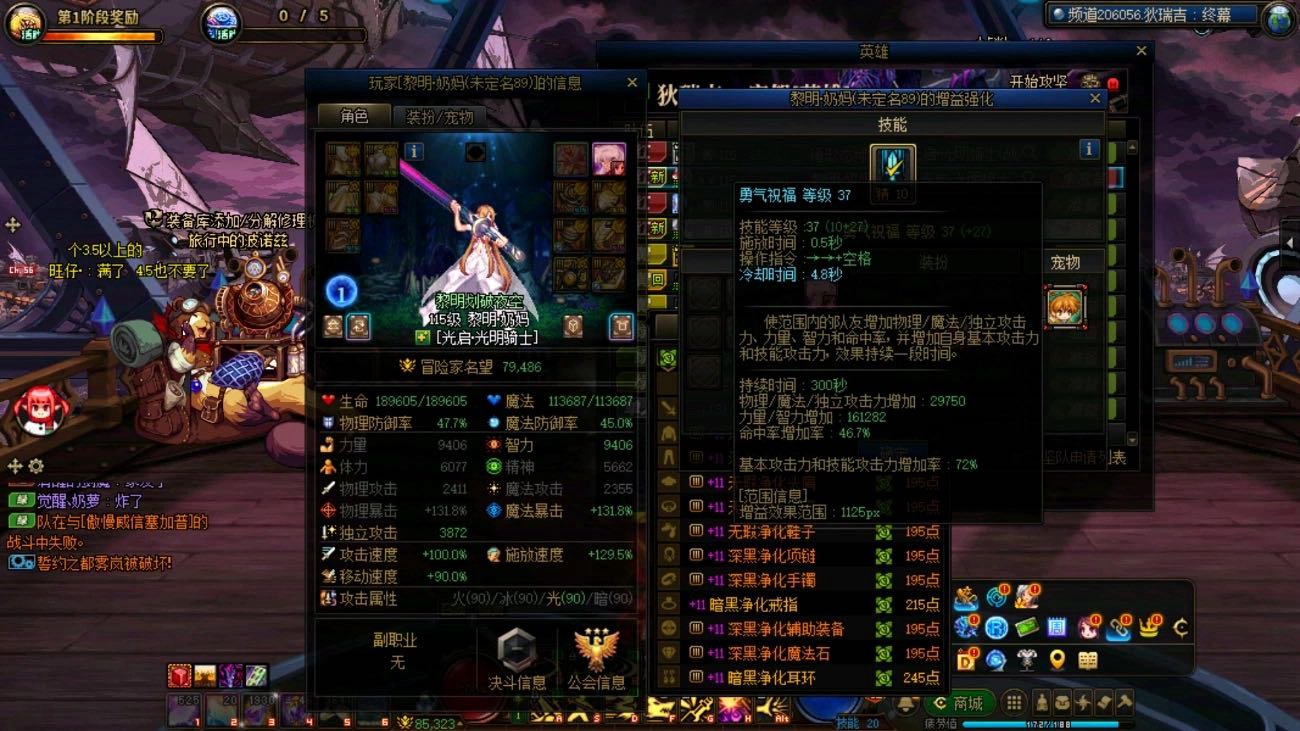The height and width of the screenshot is (731, 1300).
Task: Click the yellow location pin icon
Action: [x=1059, y=659]
